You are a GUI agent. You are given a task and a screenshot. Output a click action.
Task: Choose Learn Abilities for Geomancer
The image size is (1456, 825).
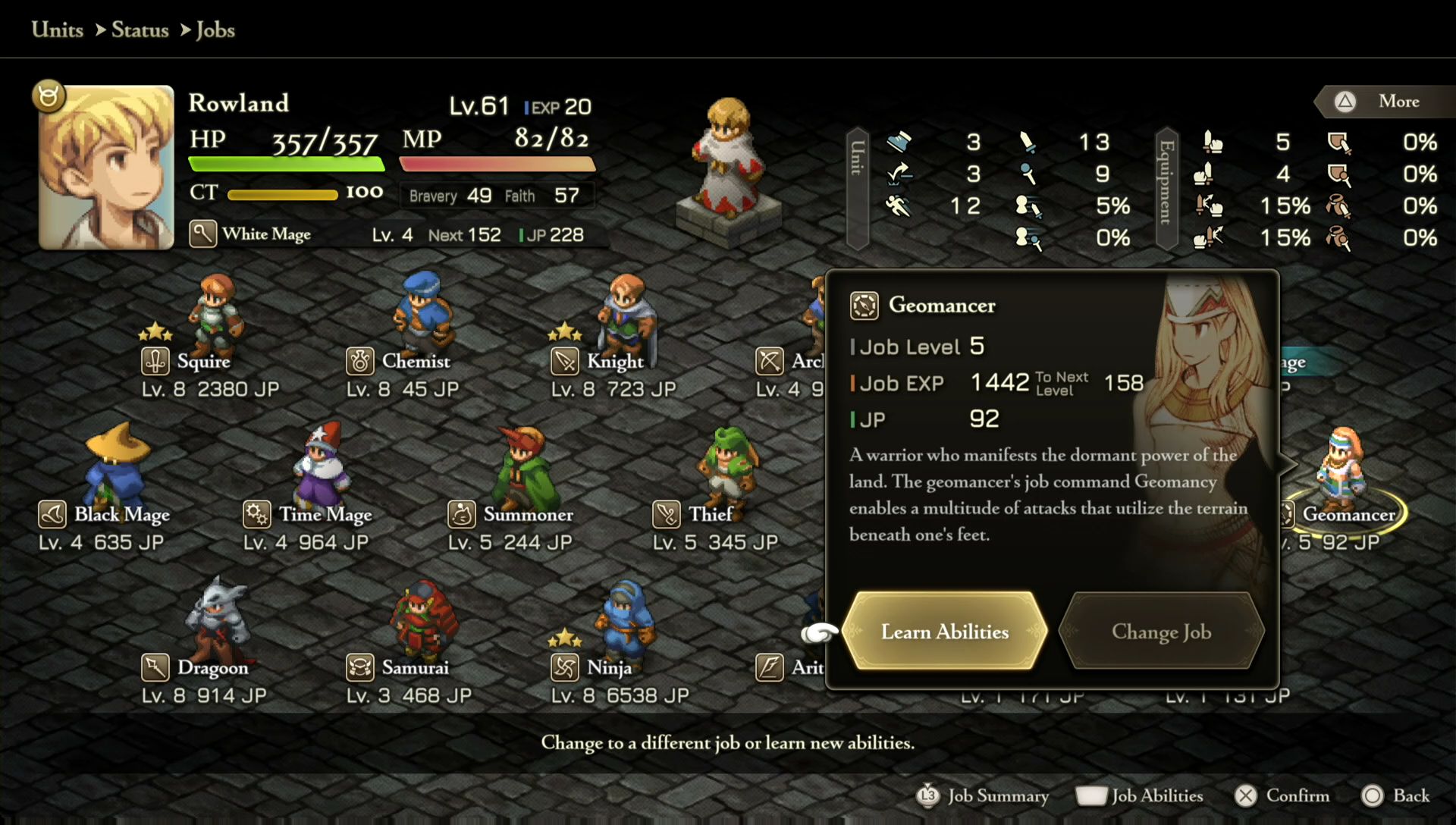[945, 632]
